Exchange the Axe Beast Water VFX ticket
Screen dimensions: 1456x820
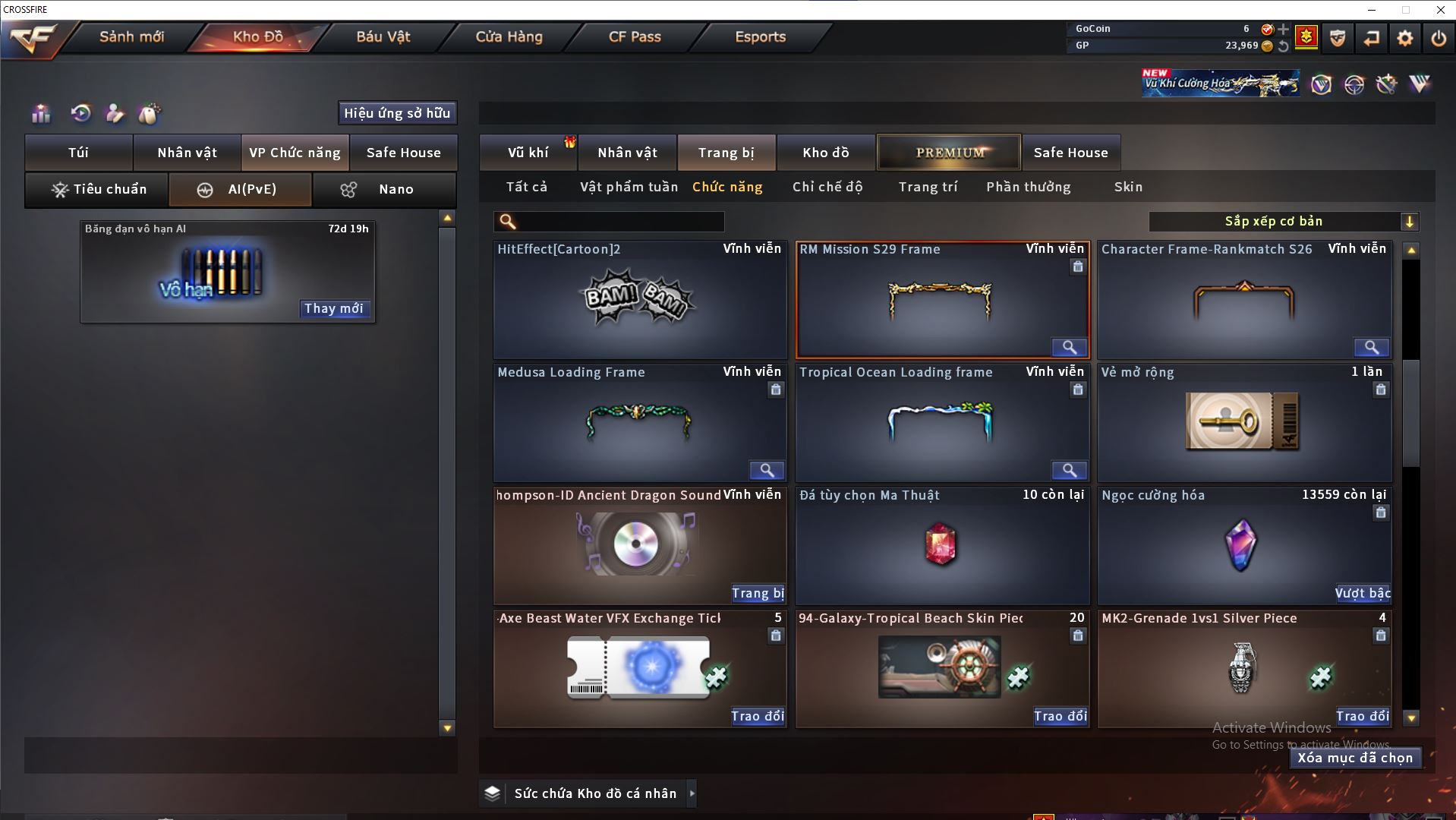tap(757, 716)
